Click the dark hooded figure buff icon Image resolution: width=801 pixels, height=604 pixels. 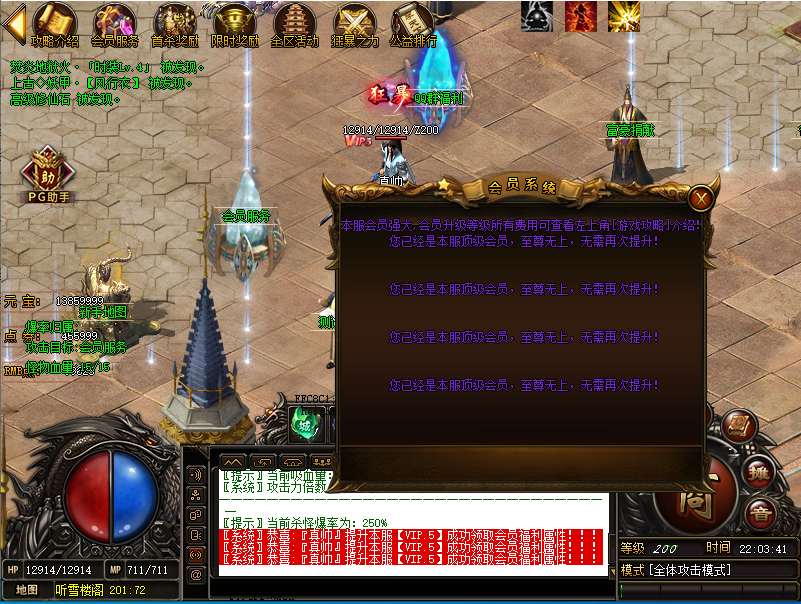point(536,15)
